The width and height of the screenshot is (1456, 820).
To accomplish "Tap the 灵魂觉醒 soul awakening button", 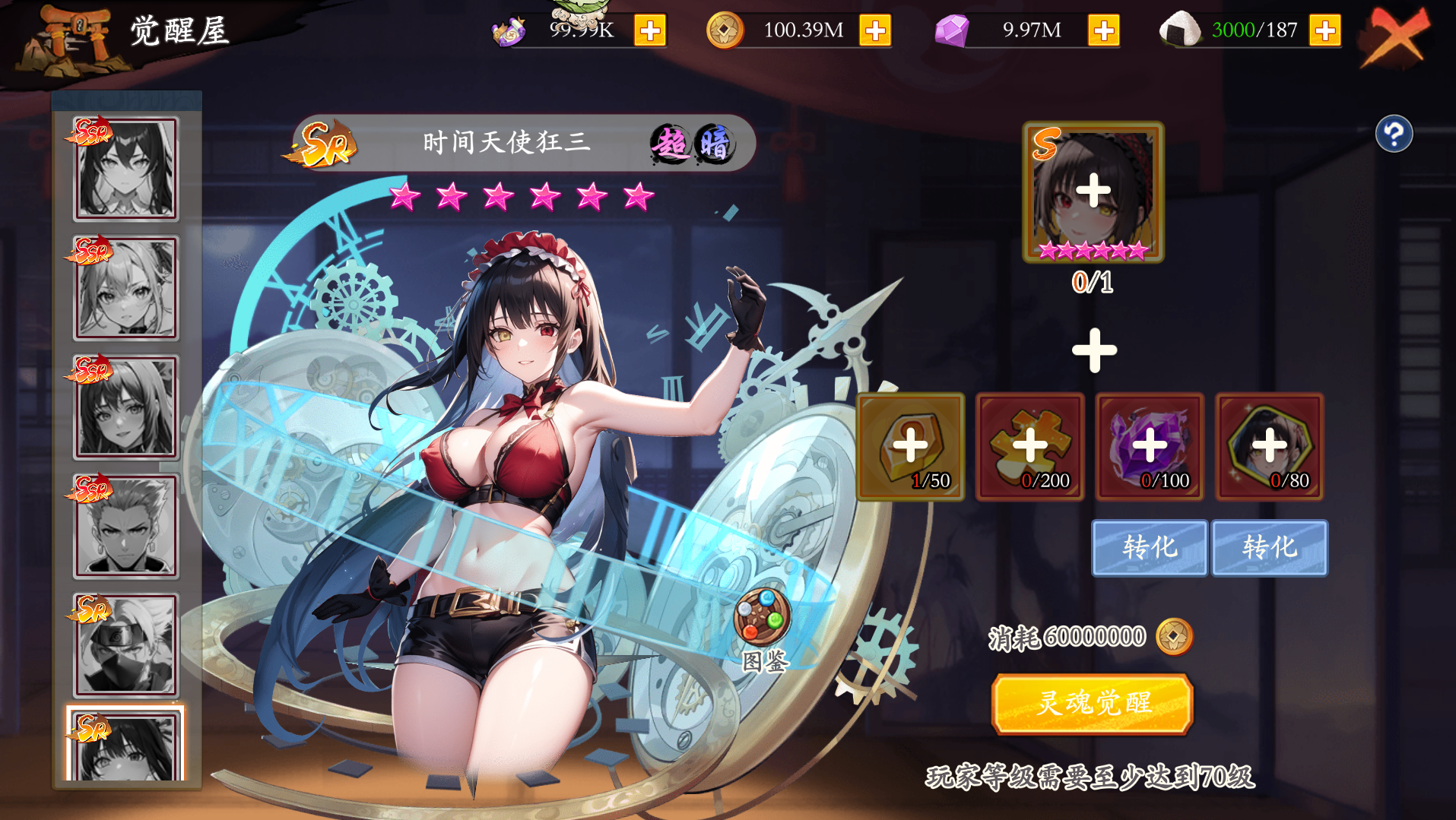I will (x=1092, y=704).
